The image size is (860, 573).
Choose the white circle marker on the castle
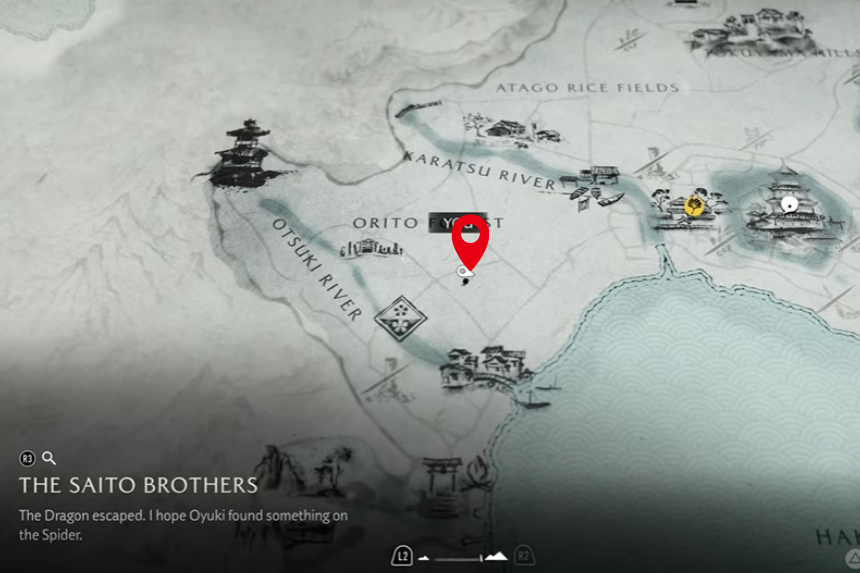tap(790, 204)
